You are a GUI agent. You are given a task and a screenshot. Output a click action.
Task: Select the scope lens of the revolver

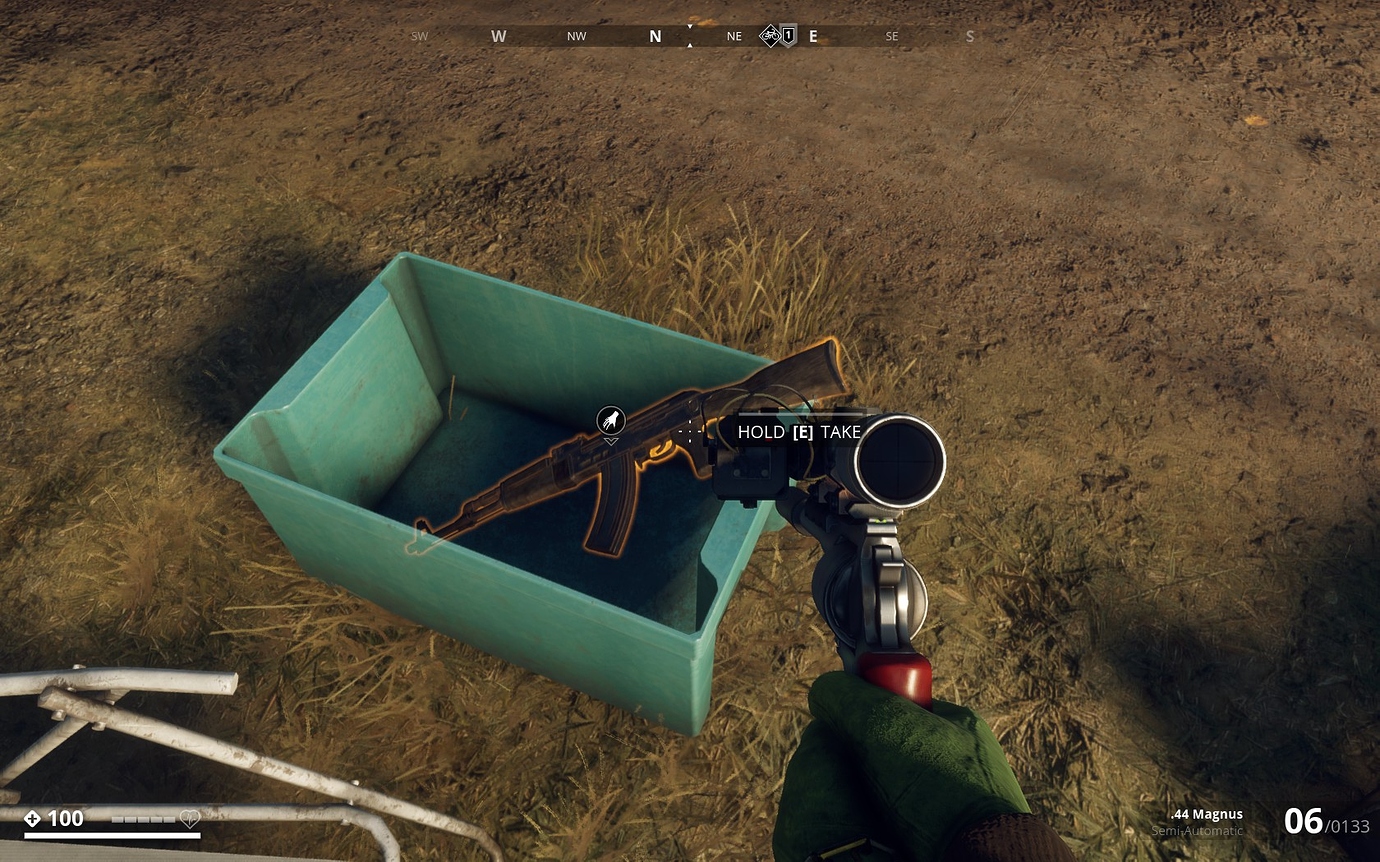(899, 461)
